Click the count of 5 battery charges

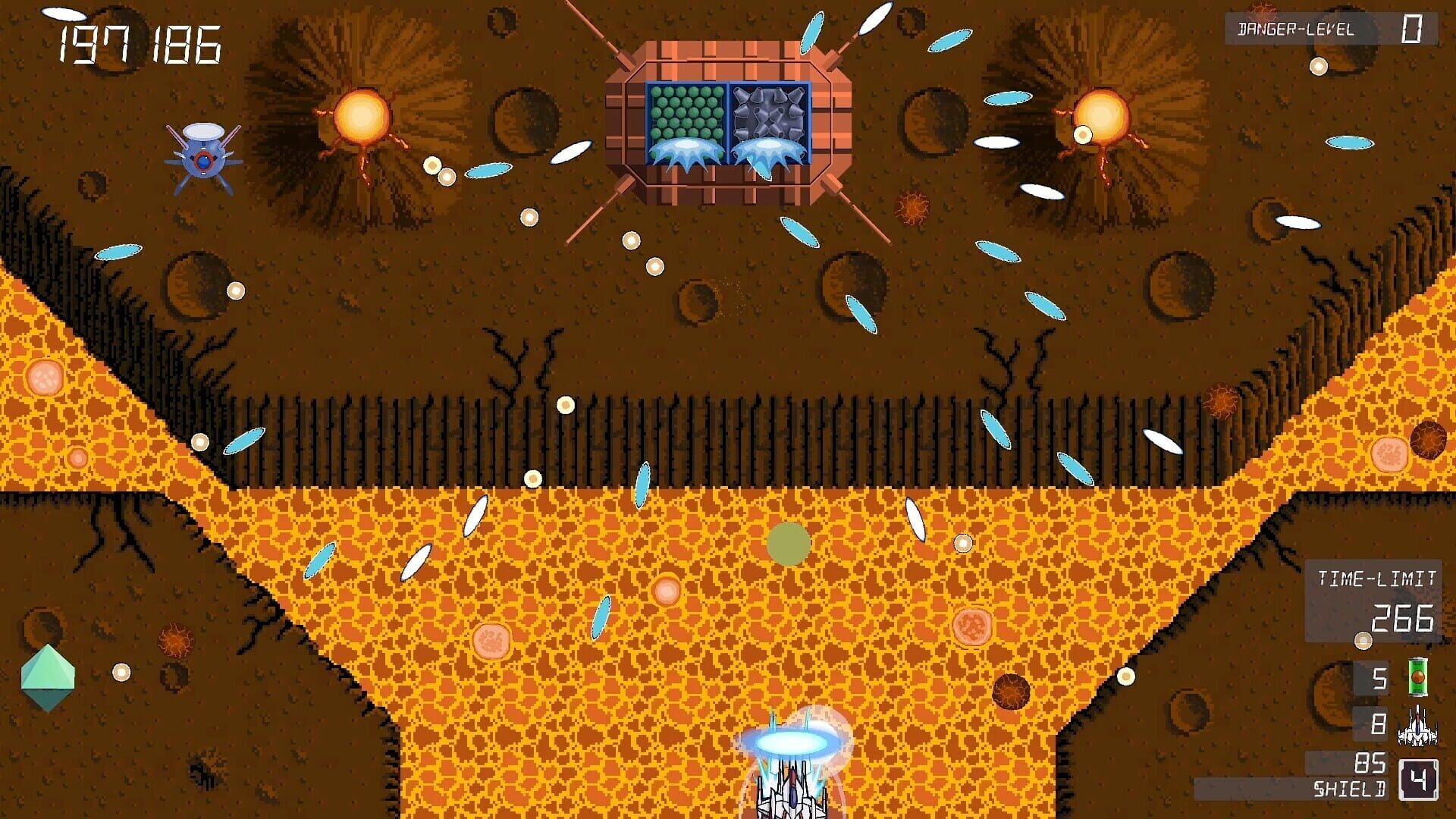click(1379, 679)
